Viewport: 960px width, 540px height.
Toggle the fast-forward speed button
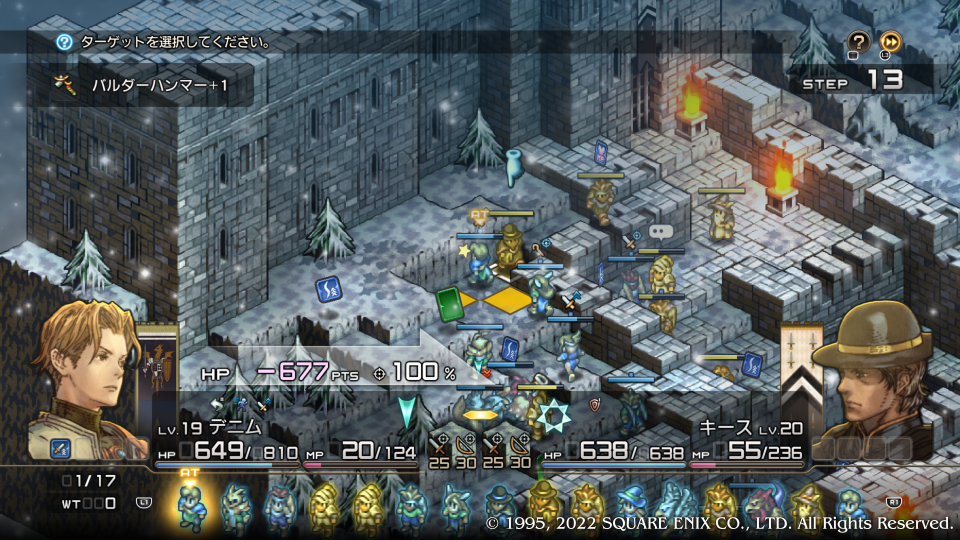pos(891,42)
